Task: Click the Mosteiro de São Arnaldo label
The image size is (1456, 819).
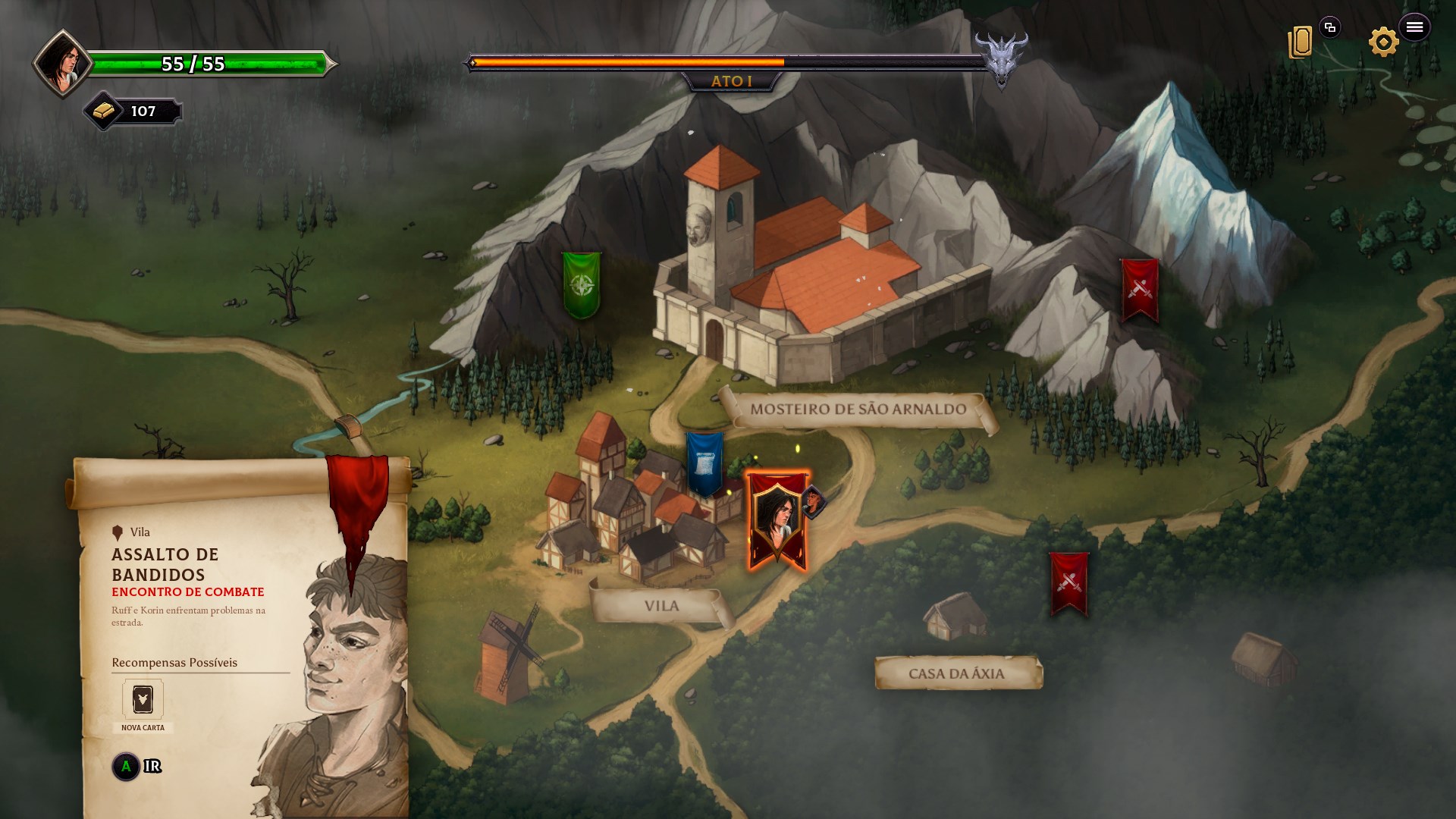Action: 858,409
